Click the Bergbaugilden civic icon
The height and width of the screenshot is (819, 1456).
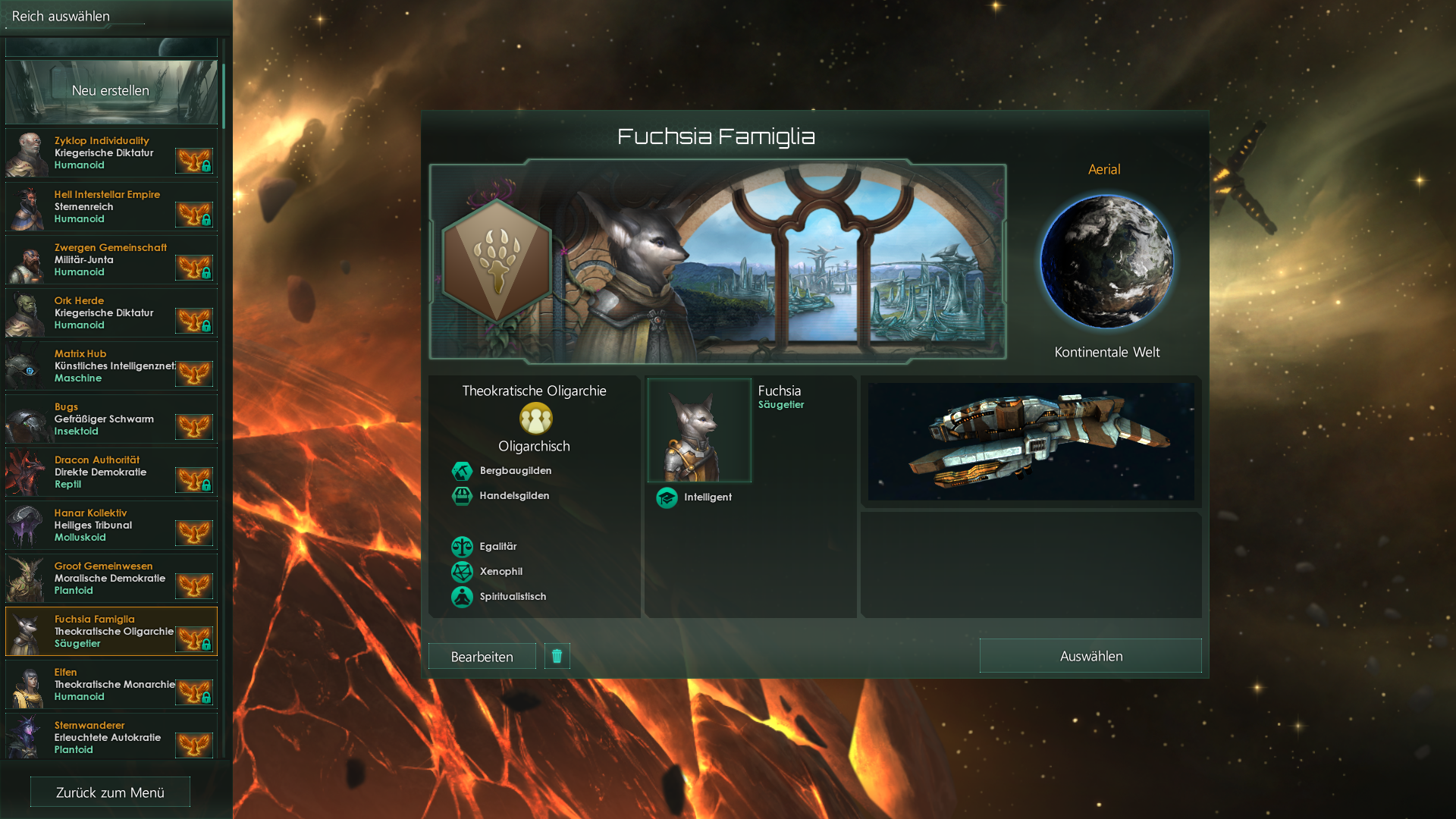click(462, 471)
